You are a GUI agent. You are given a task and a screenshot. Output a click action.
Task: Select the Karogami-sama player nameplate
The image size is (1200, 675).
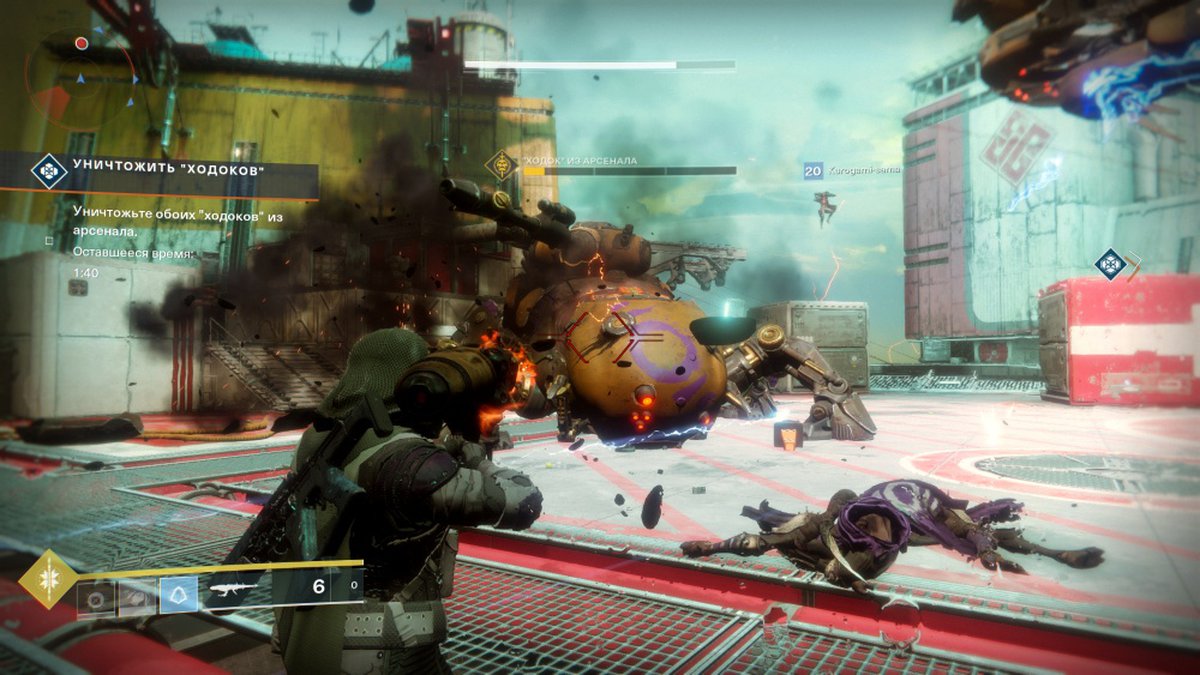pyautogui.click(x=852, y=170)
